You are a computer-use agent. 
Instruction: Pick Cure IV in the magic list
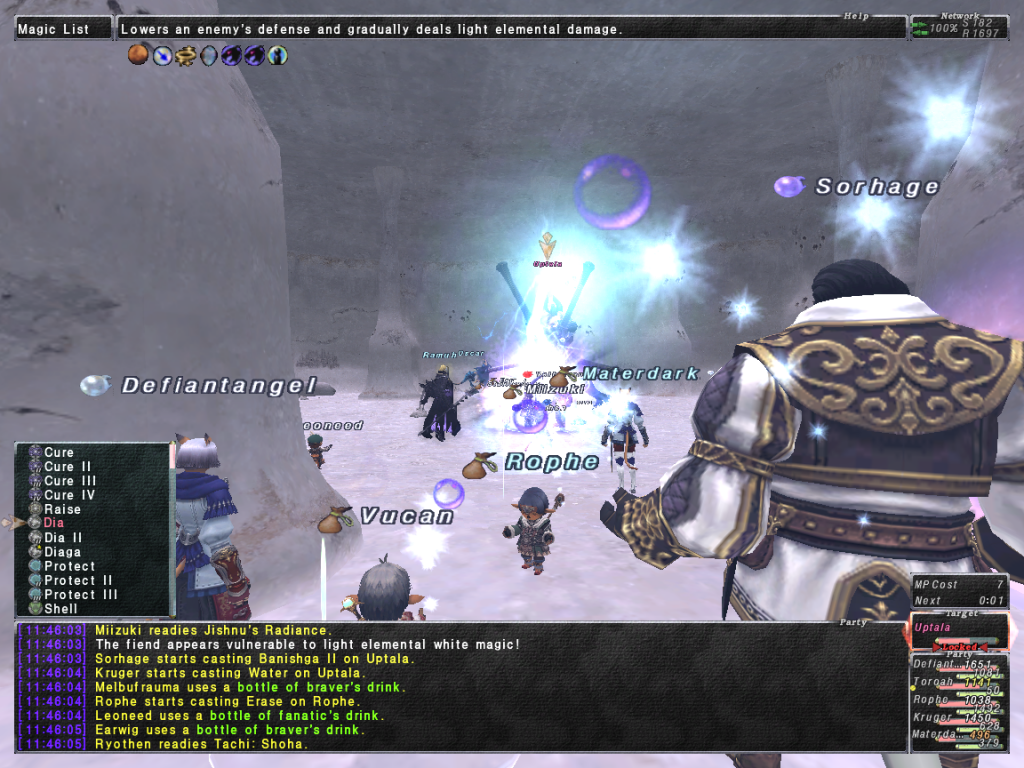click(x=70, y=495)
